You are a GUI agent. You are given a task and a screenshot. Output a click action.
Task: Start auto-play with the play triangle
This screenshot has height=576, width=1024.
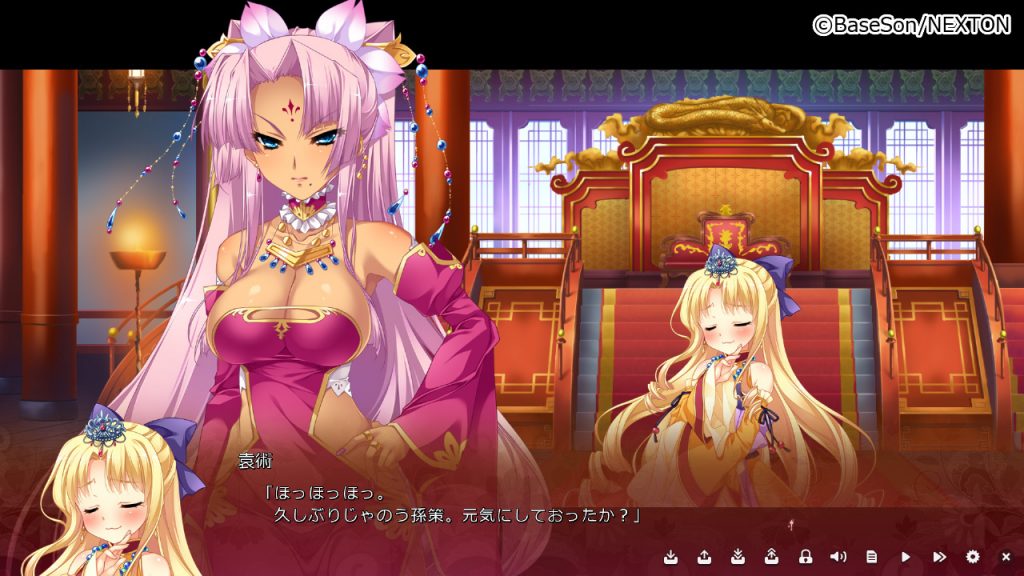(x=905, y=556)
